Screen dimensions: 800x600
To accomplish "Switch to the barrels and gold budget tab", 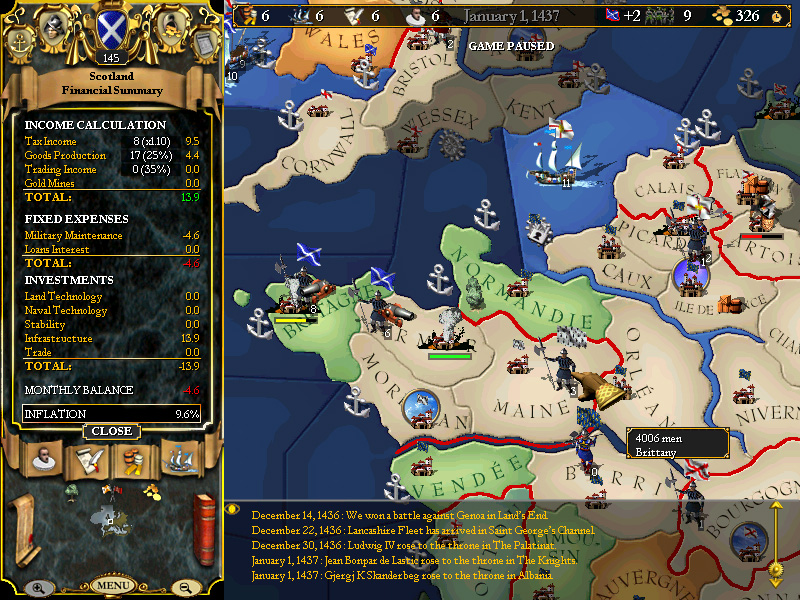I will click(132, 461).
